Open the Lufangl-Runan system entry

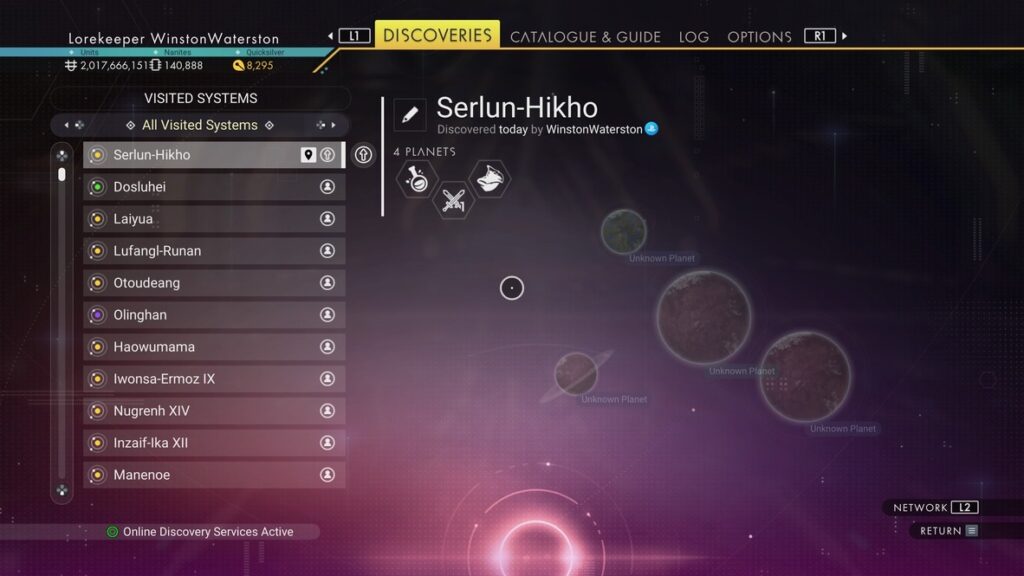point(214,251)
